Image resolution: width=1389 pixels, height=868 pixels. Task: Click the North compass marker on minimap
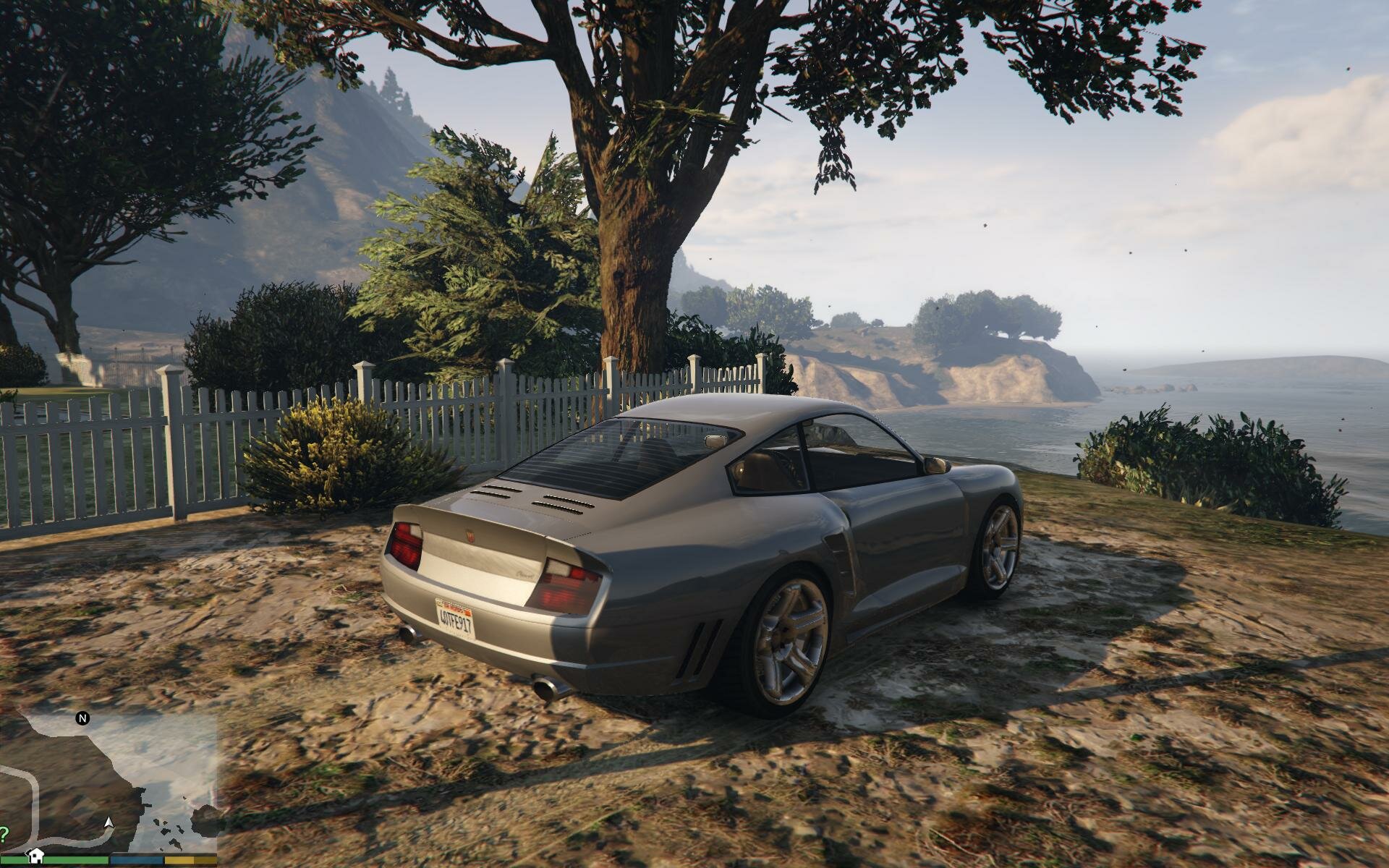point(82,718)
